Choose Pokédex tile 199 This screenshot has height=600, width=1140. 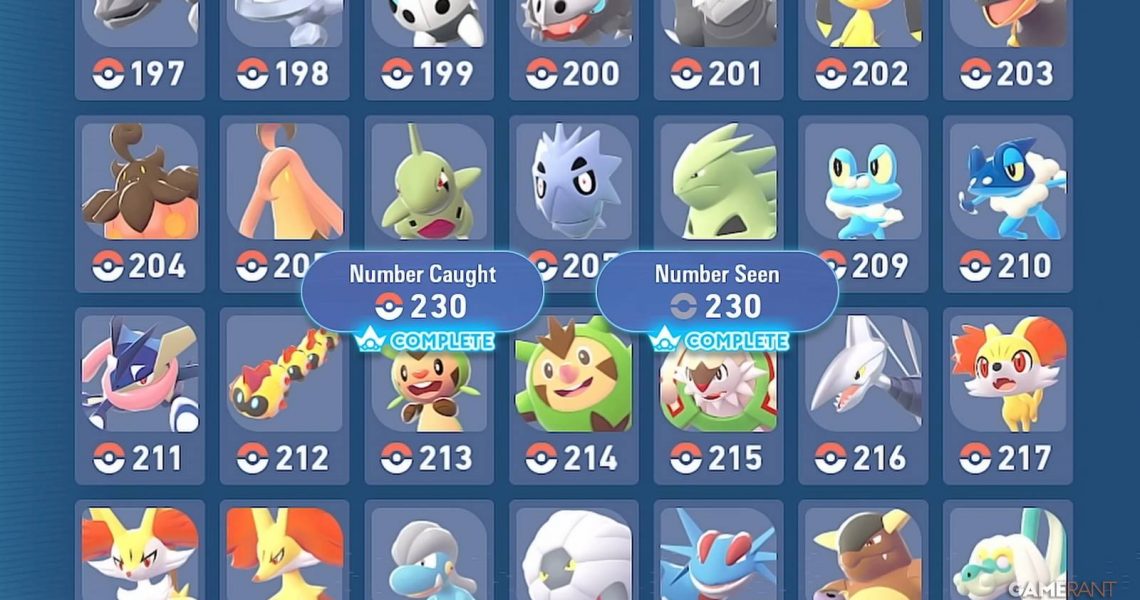click(x=429, y=45)
